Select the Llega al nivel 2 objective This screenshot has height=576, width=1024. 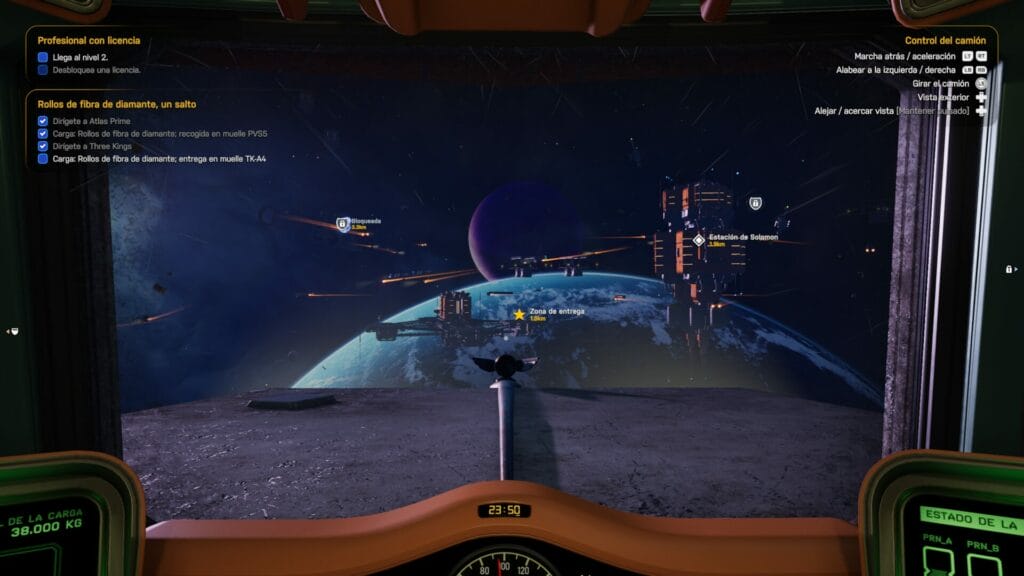[88, 57]
